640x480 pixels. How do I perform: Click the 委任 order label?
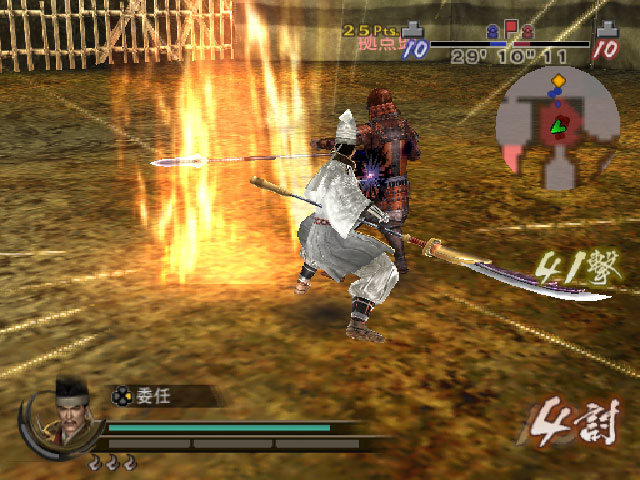point(157,396)
